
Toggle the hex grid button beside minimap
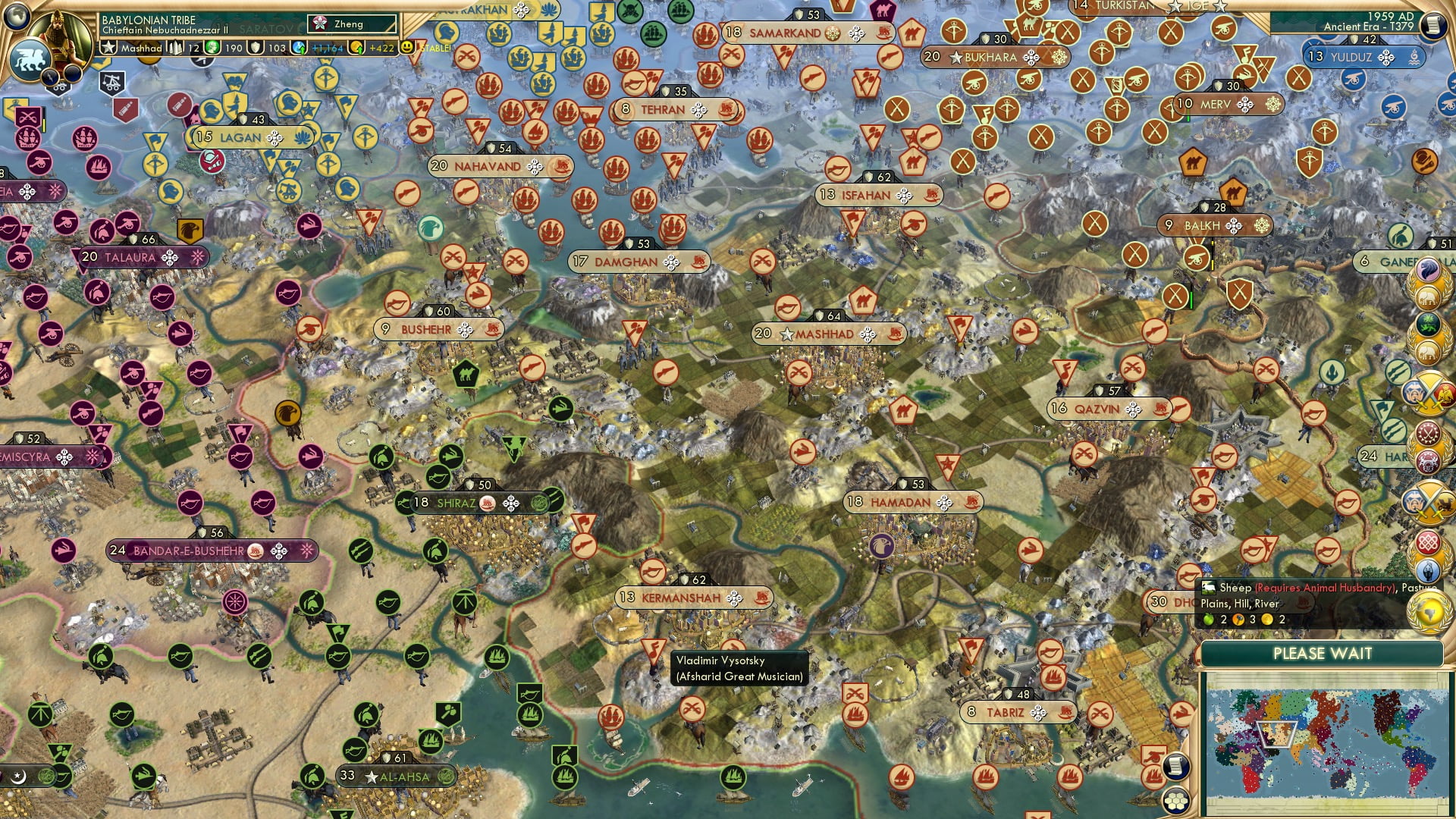point(1175,801)
